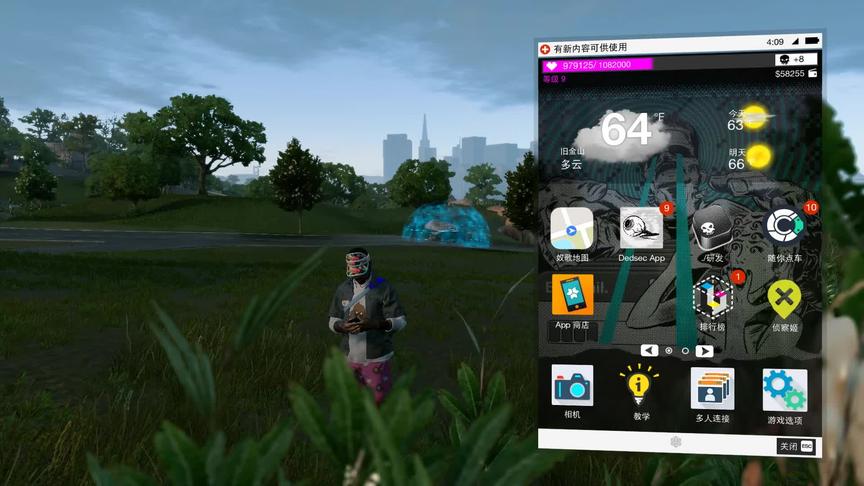Open the App Store (App 商店)
Screen dimensions: 864x486
point(572,296)
